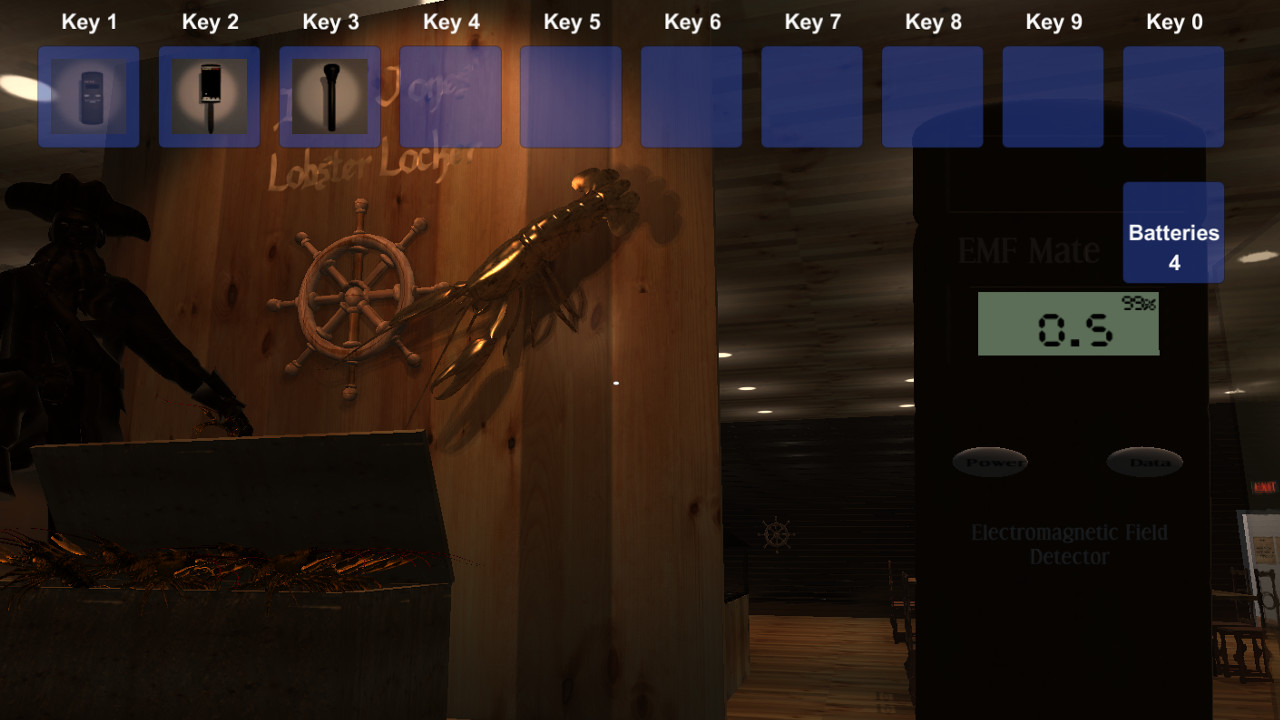Image resolution: width=1280 pixels, height=720 pixels.
Task: Select the EMF reader in the Key 1 slot
Action: (x=88, y=95)
